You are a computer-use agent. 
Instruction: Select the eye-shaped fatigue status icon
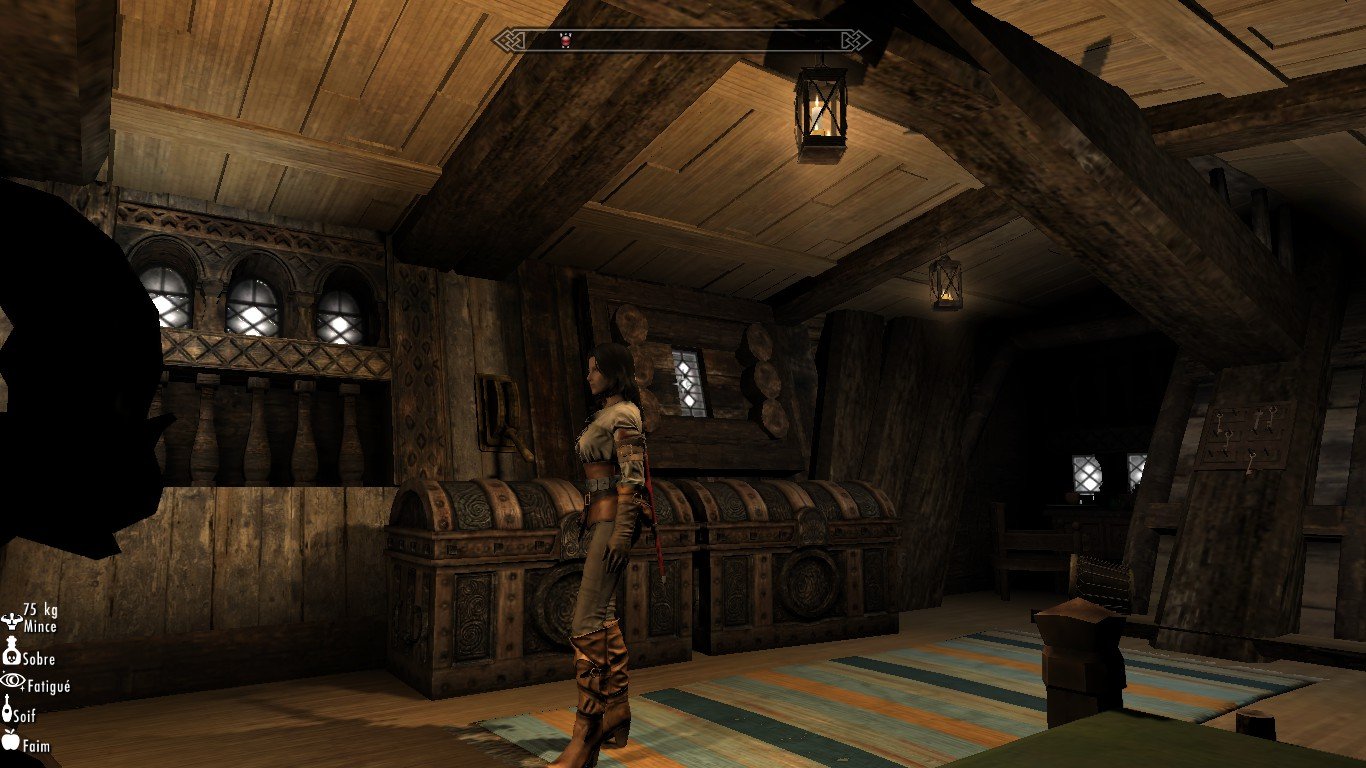pos(12,681)
